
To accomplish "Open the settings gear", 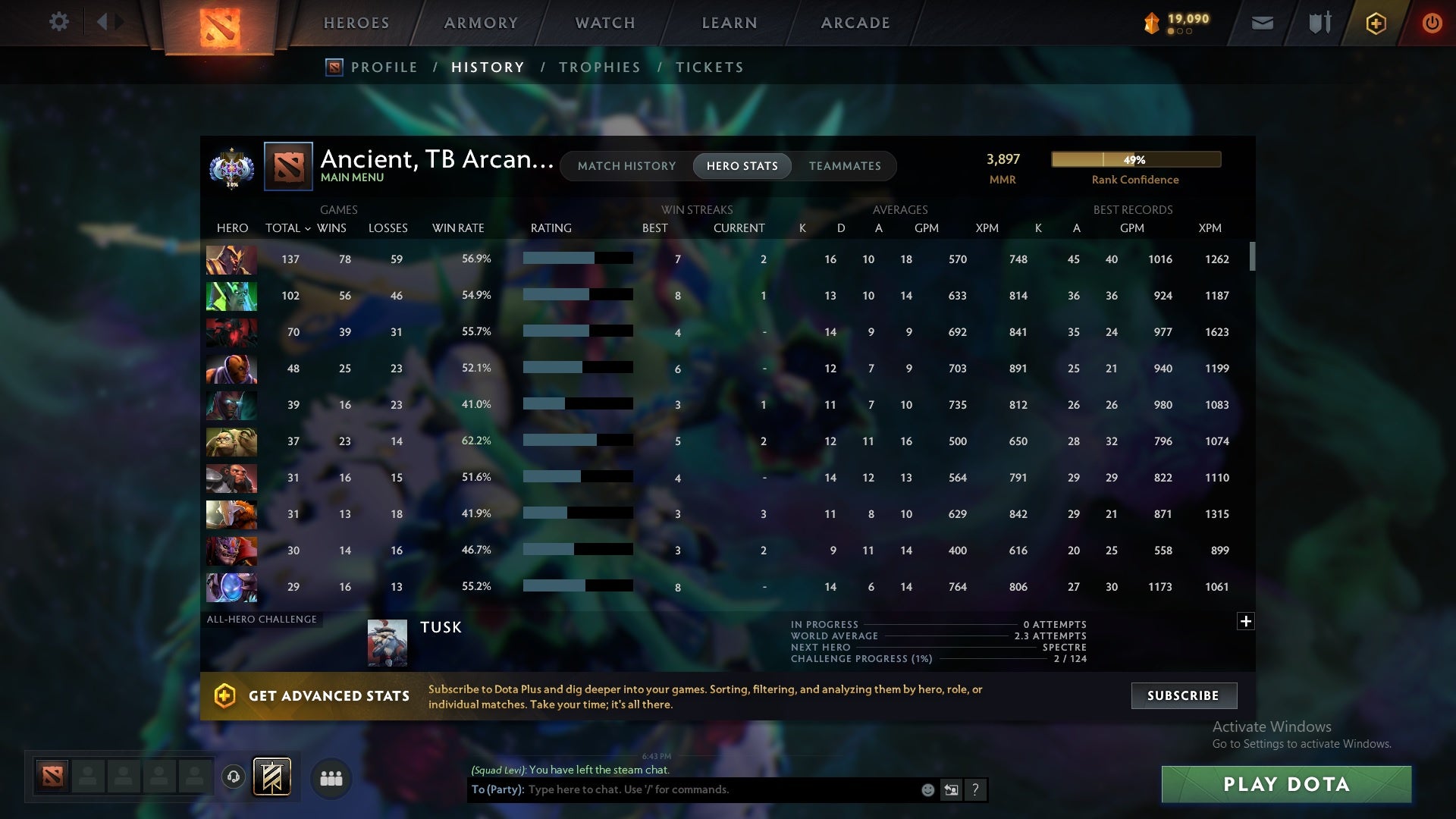I will click(59, 22).
